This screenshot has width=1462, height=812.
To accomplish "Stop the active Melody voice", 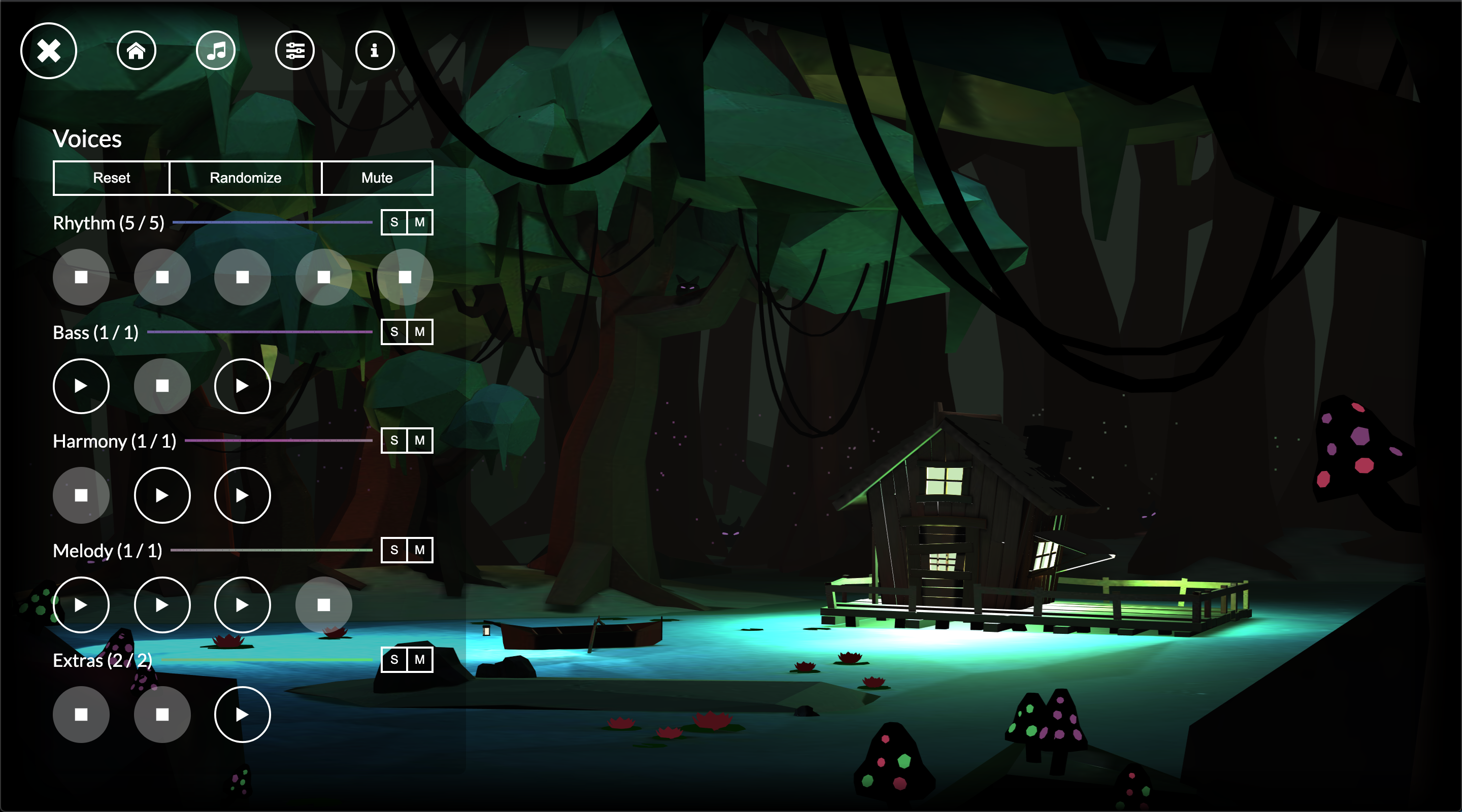I will [323, 605].
